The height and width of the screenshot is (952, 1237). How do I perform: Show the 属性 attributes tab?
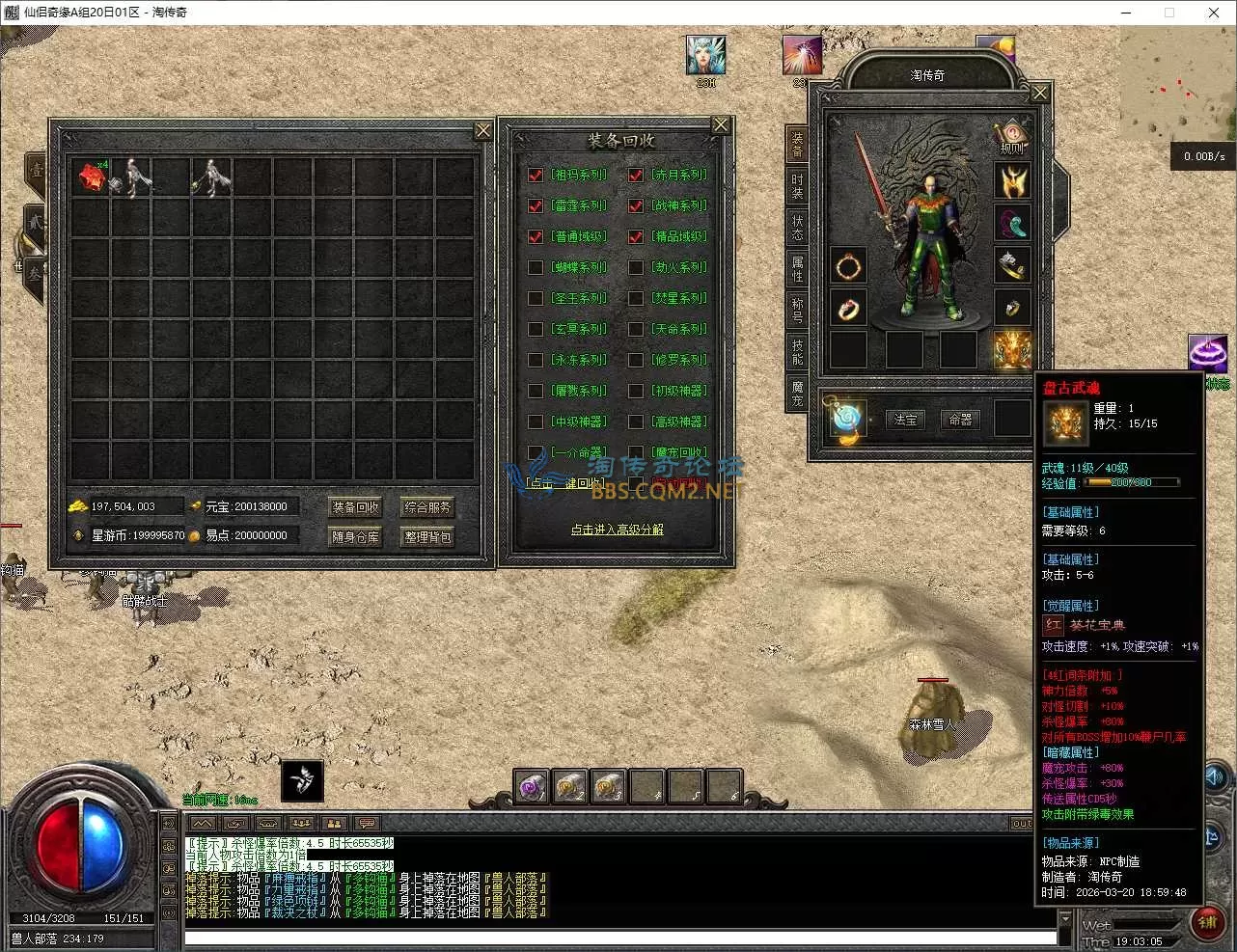click(x=797, y=268)
